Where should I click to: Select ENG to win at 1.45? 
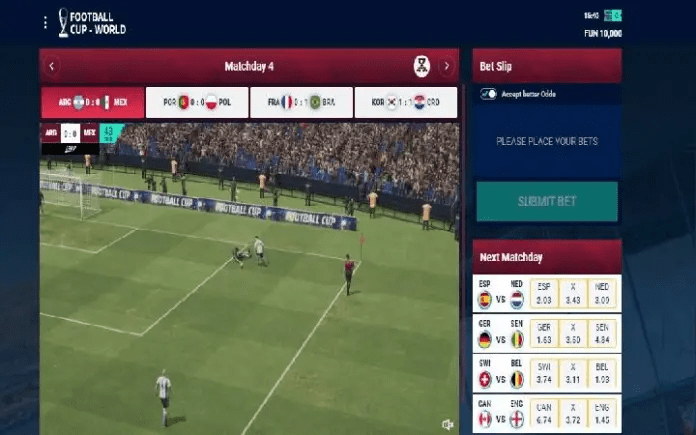(x=601, y=415)
